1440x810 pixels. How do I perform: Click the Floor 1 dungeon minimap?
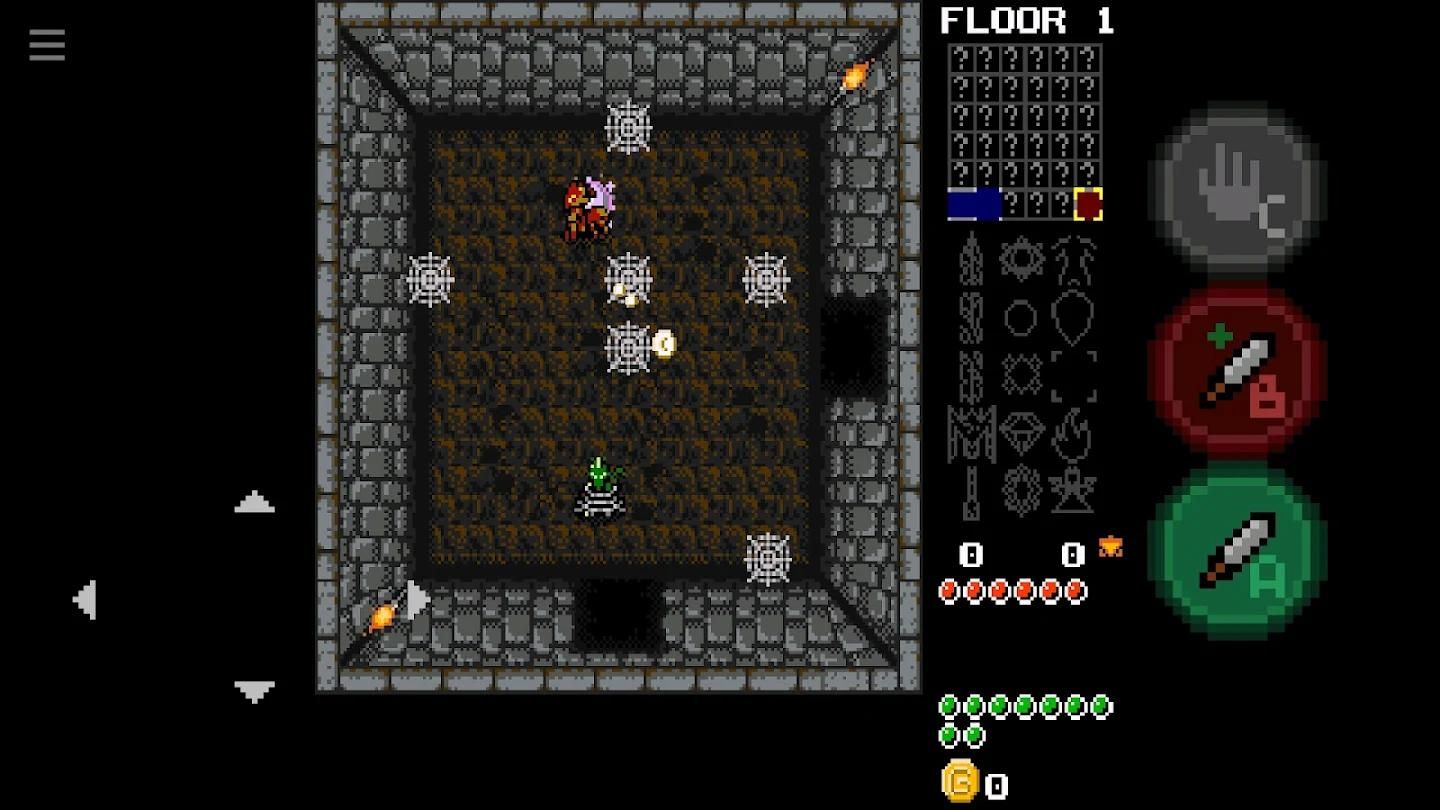(x=1025, y=131)
